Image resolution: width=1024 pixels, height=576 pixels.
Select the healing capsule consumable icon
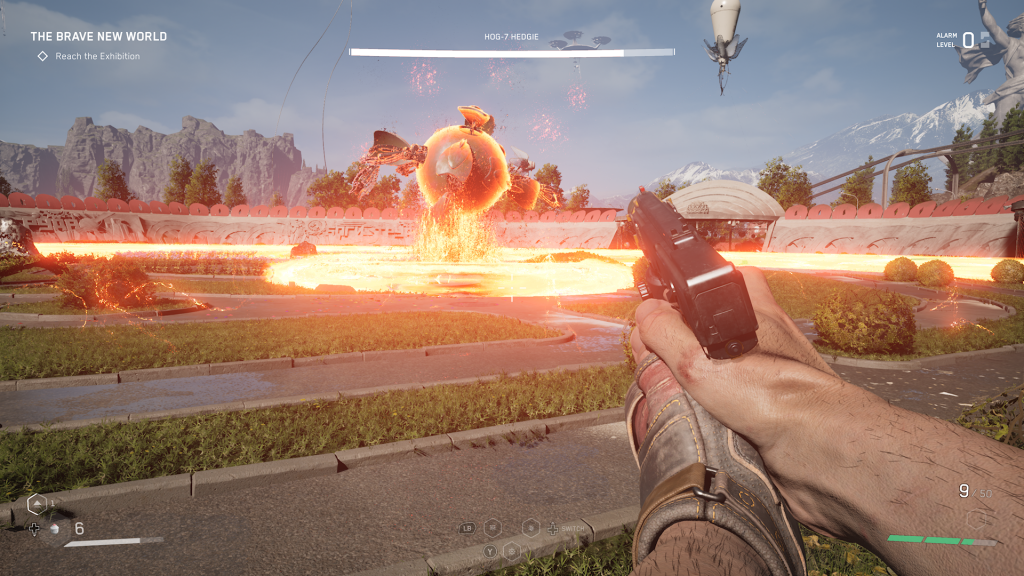click(x=55, y=528)
